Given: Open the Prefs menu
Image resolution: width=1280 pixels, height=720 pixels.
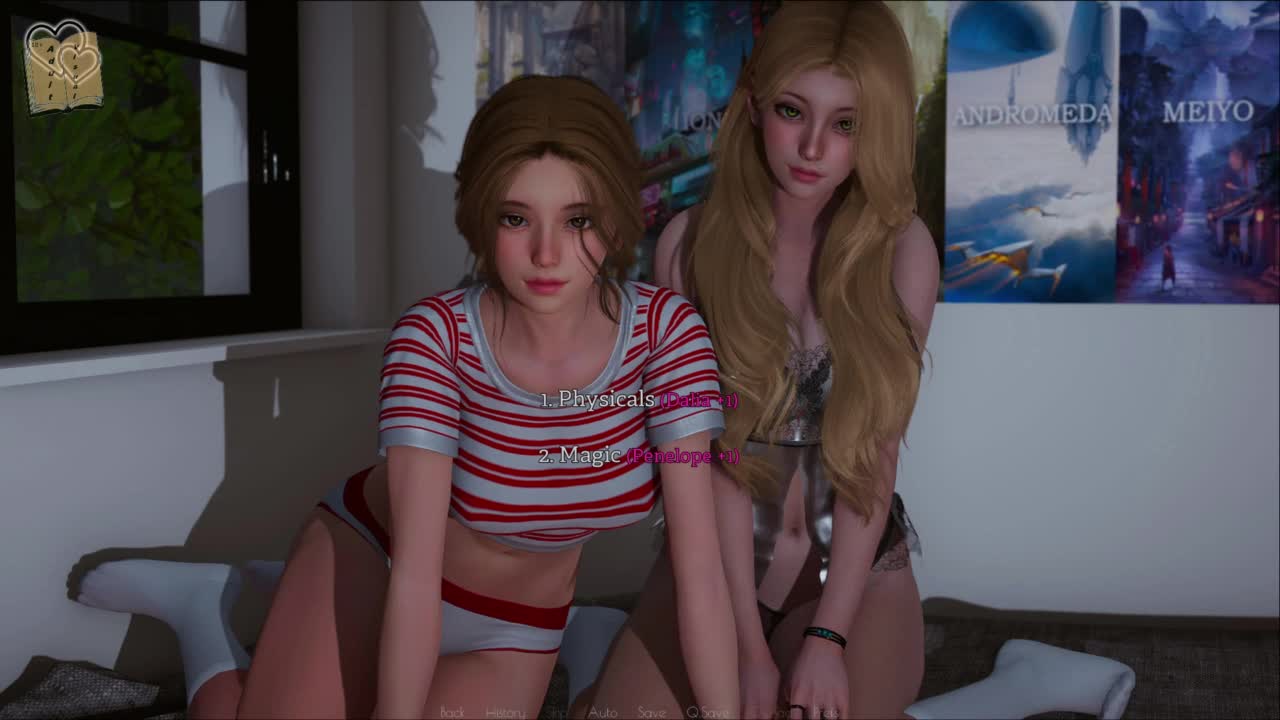Looking at the screenshot, I should tap(825, 712).
